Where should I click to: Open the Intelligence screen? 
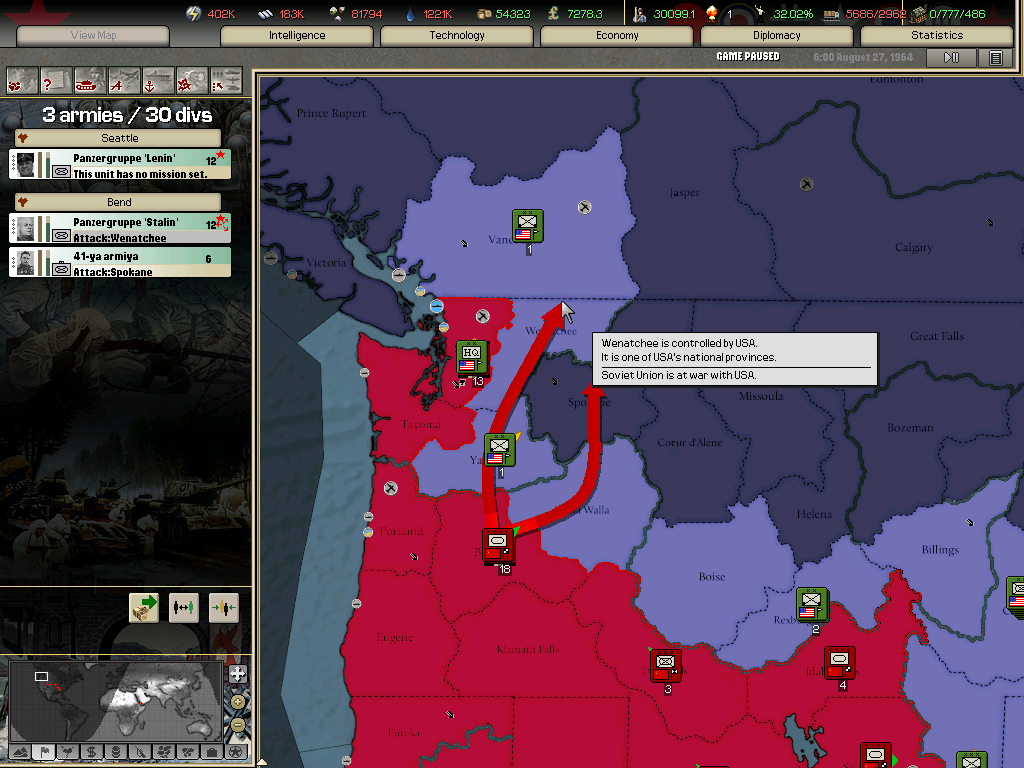coord(297,36)
